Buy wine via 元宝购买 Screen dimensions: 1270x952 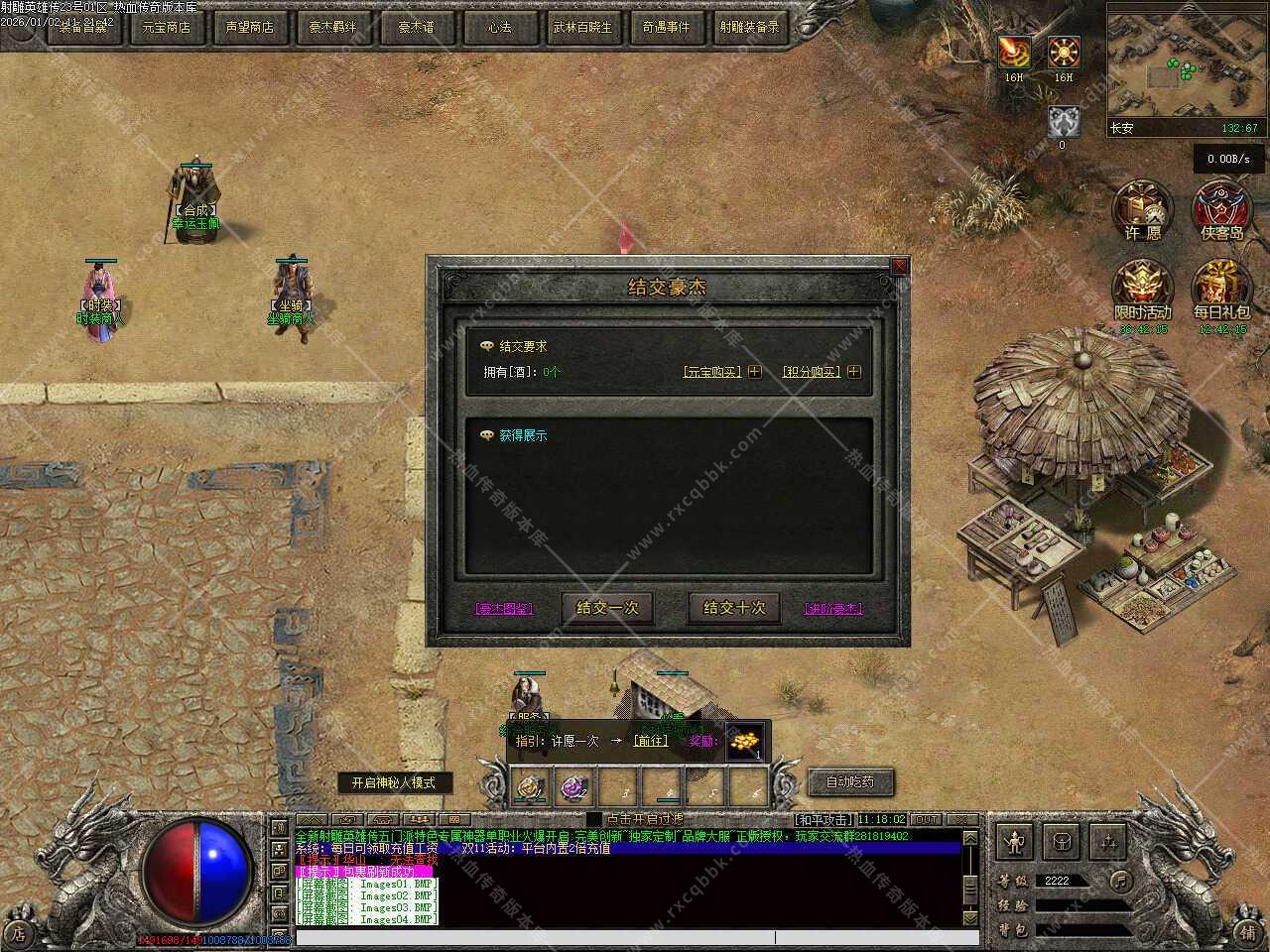pyautogui.click(x=722, y=372)
